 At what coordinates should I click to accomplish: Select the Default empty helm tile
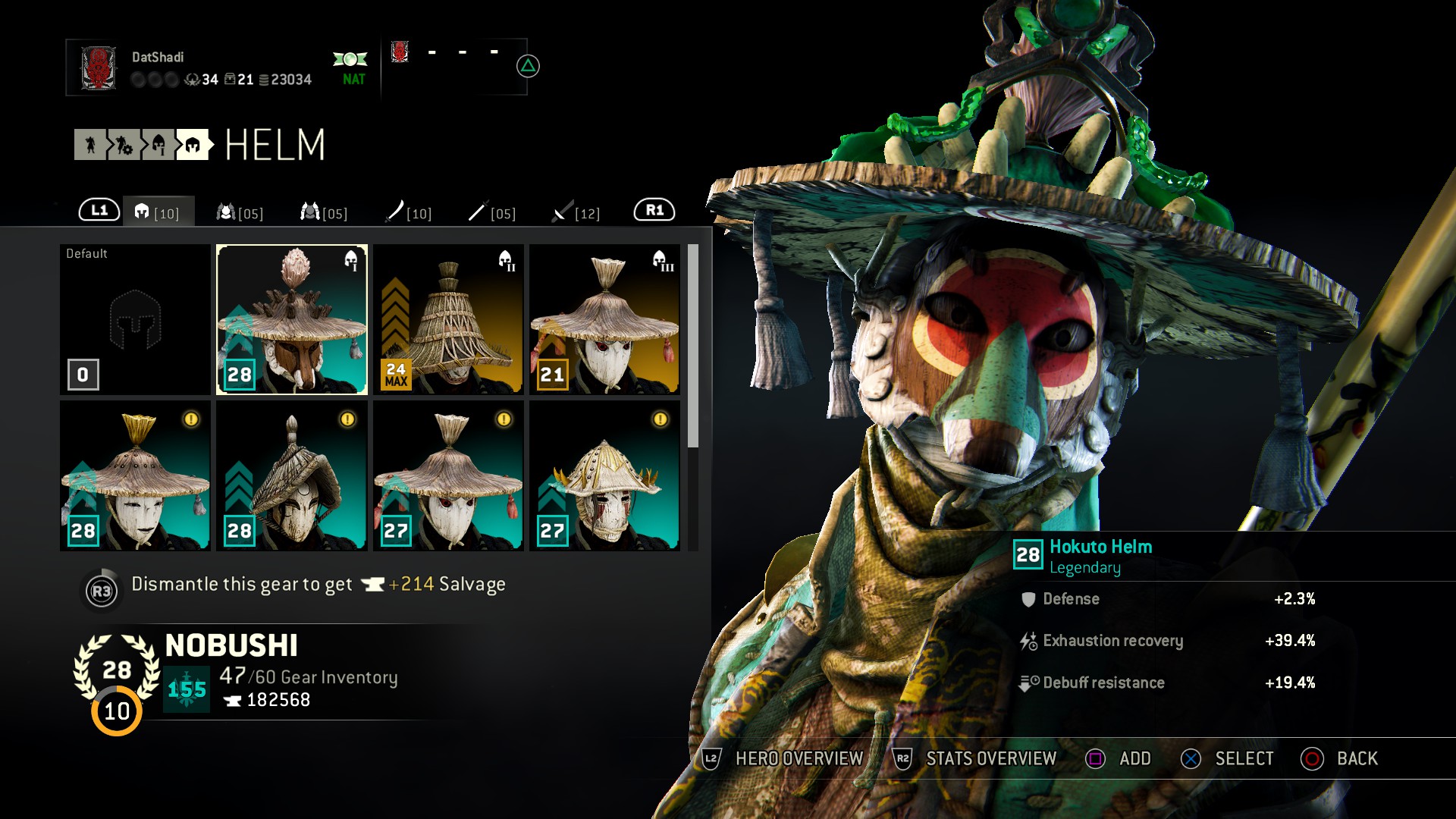tap(135, 318)
